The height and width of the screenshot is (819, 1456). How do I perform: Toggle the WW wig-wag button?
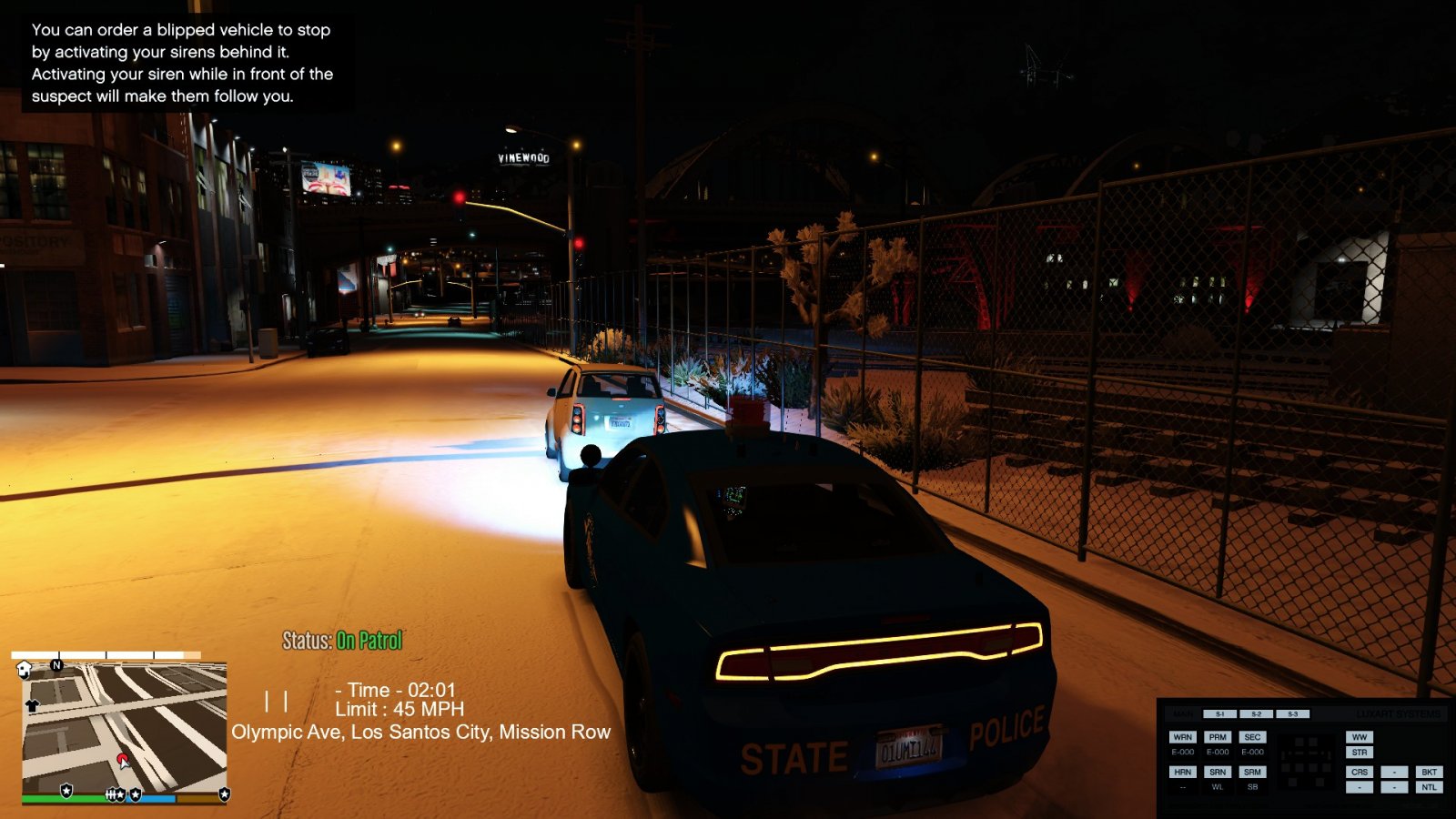pos(1360,737)
